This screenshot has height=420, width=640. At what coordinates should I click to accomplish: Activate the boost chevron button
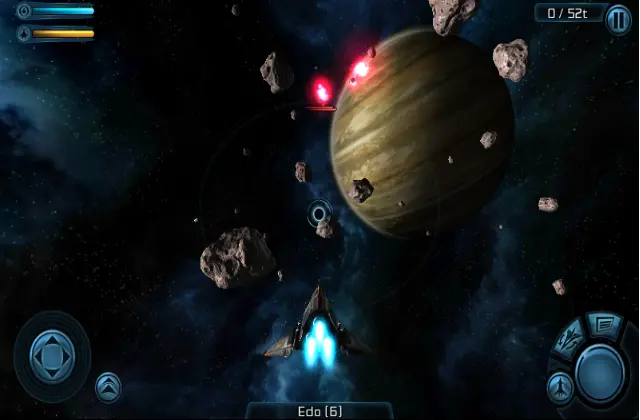click(108, 386)
